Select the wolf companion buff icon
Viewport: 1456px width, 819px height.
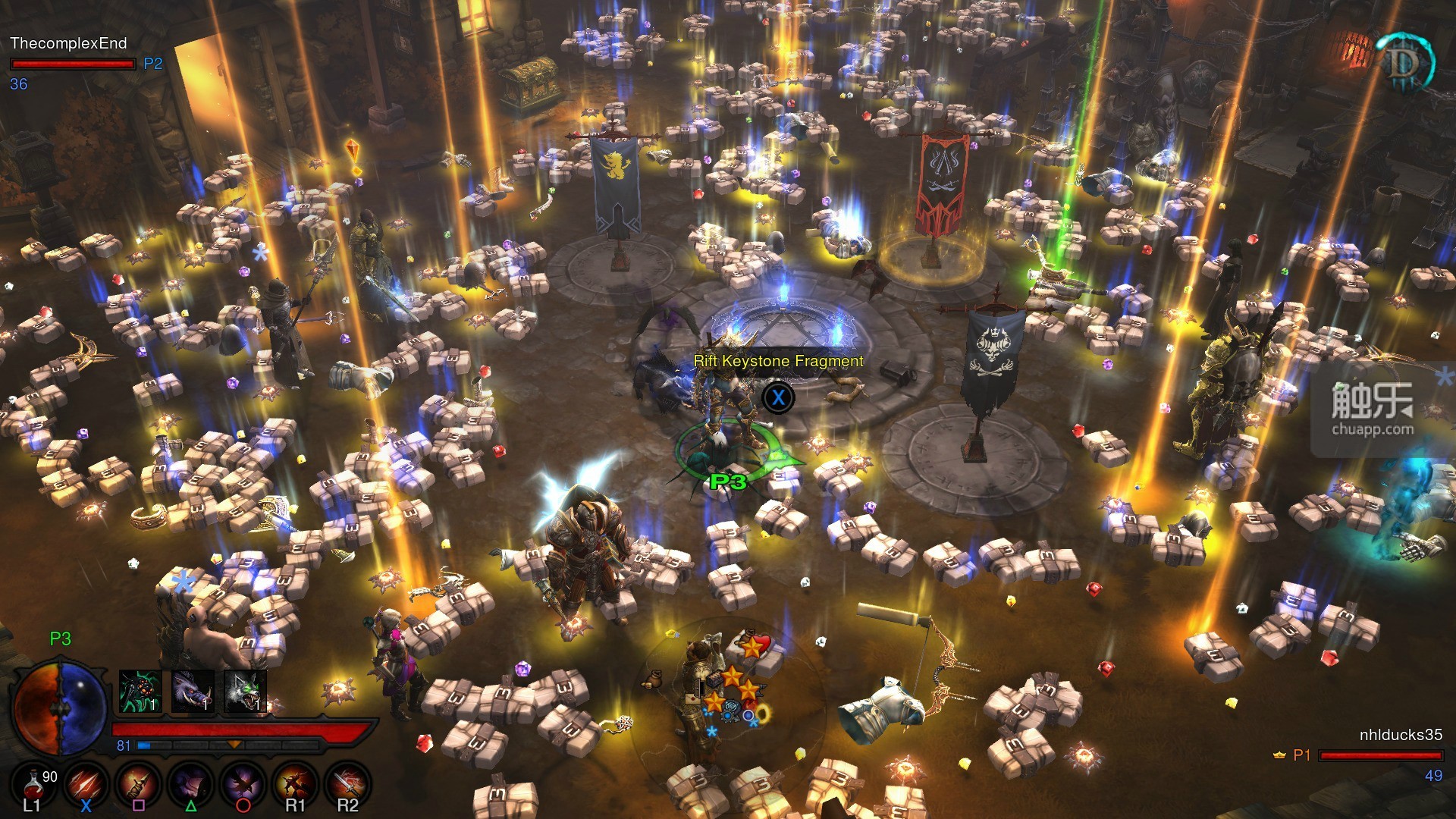(x=245, y=692)
